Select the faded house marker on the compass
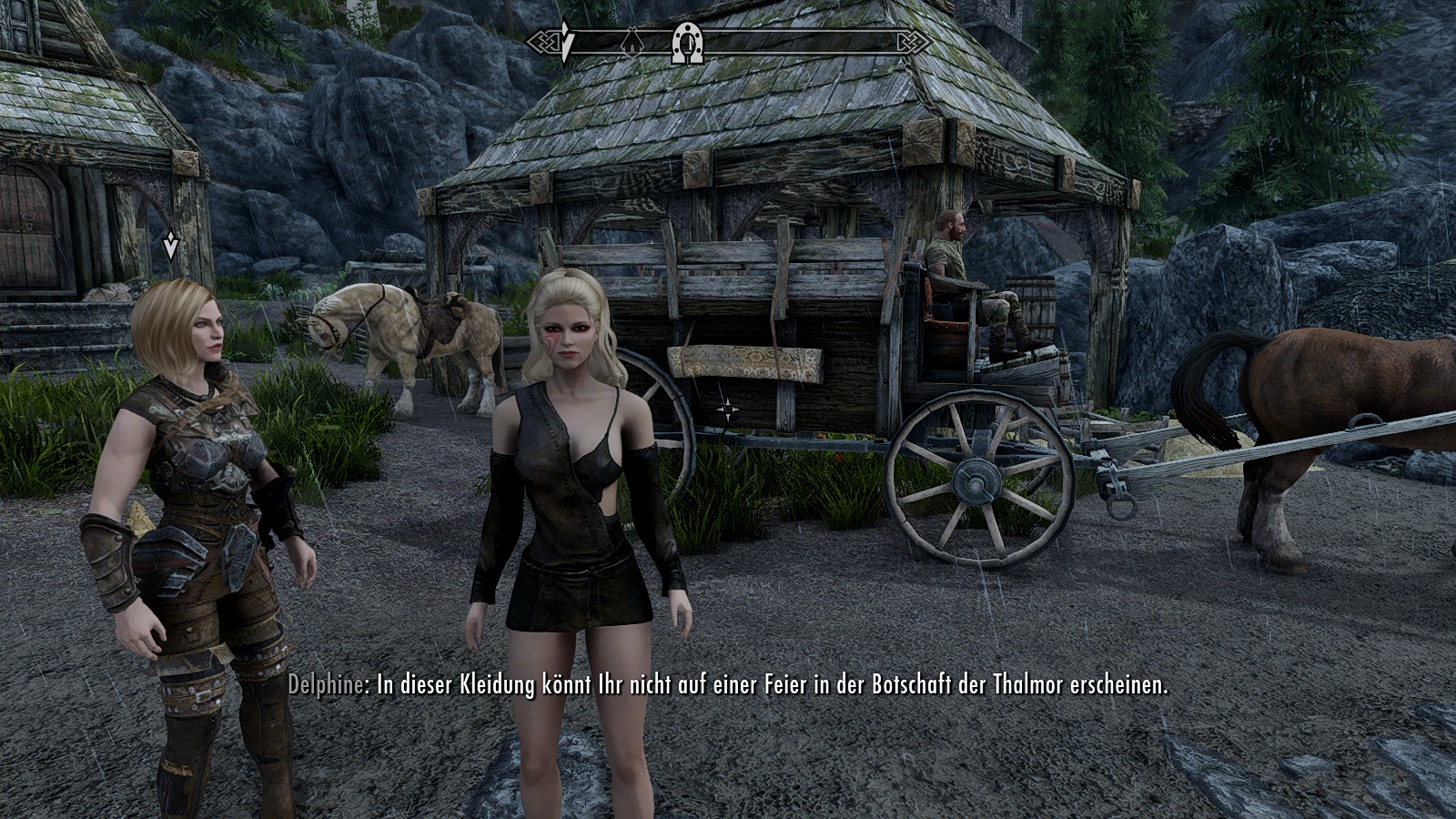The image size is (1456, 819). click(630, 42)
